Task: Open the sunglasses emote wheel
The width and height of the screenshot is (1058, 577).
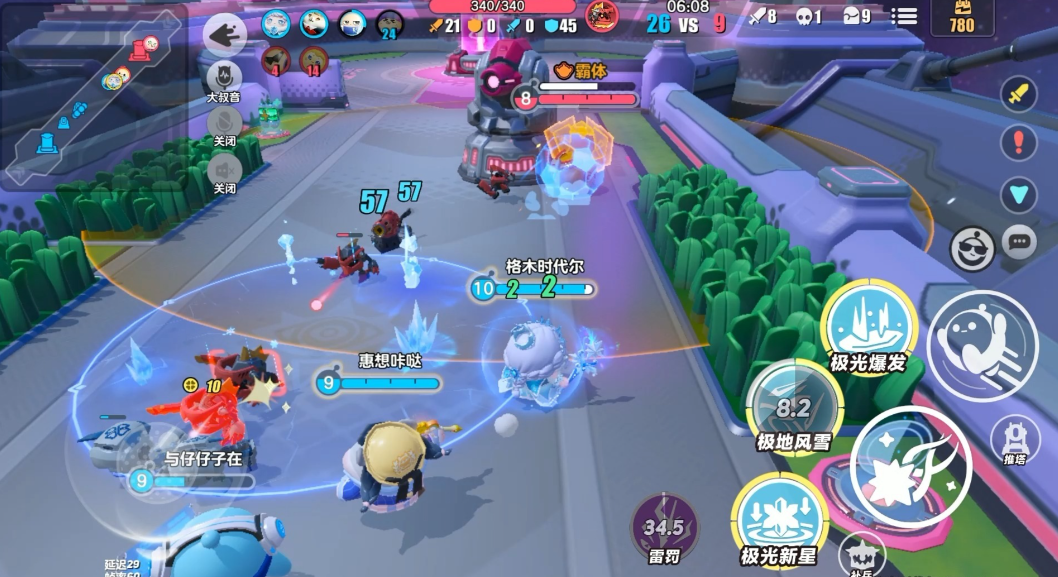Action: pos(970,248)
